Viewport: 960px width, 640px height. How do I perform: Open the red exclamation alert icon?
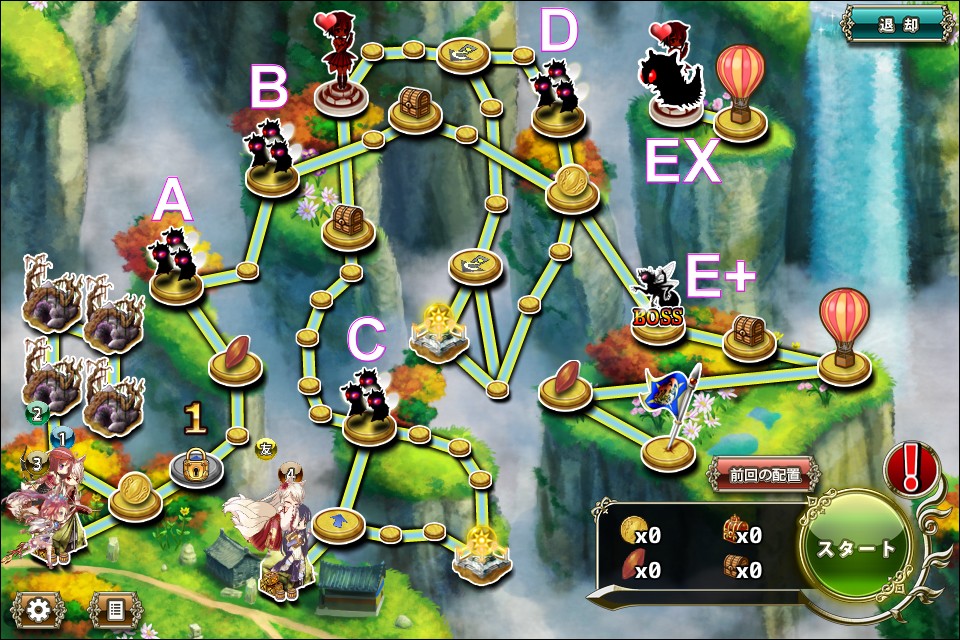(x=909, y=468)
